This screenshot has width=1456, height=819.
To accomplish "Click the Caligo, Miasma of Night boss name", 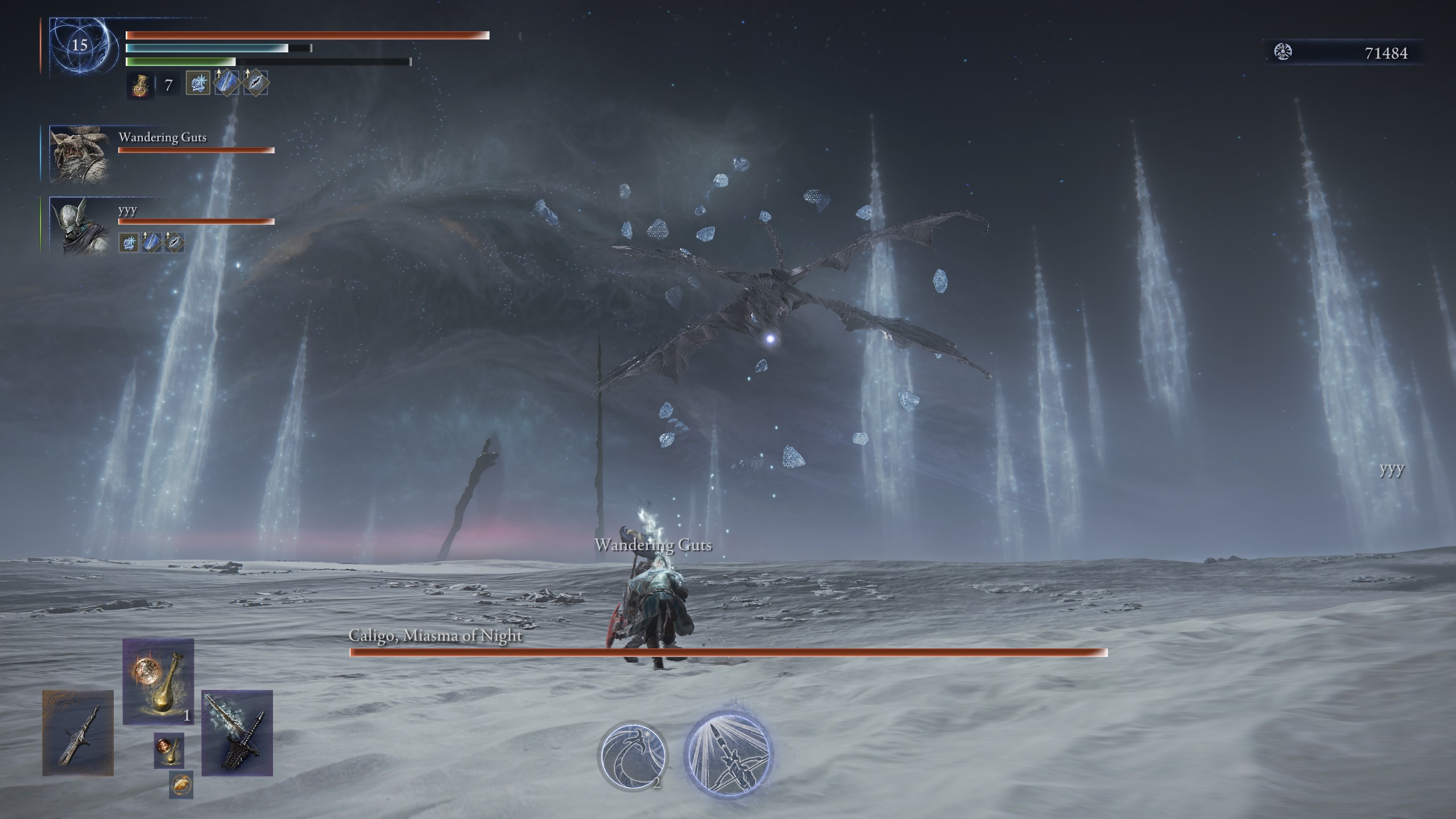I will [436, 636].
